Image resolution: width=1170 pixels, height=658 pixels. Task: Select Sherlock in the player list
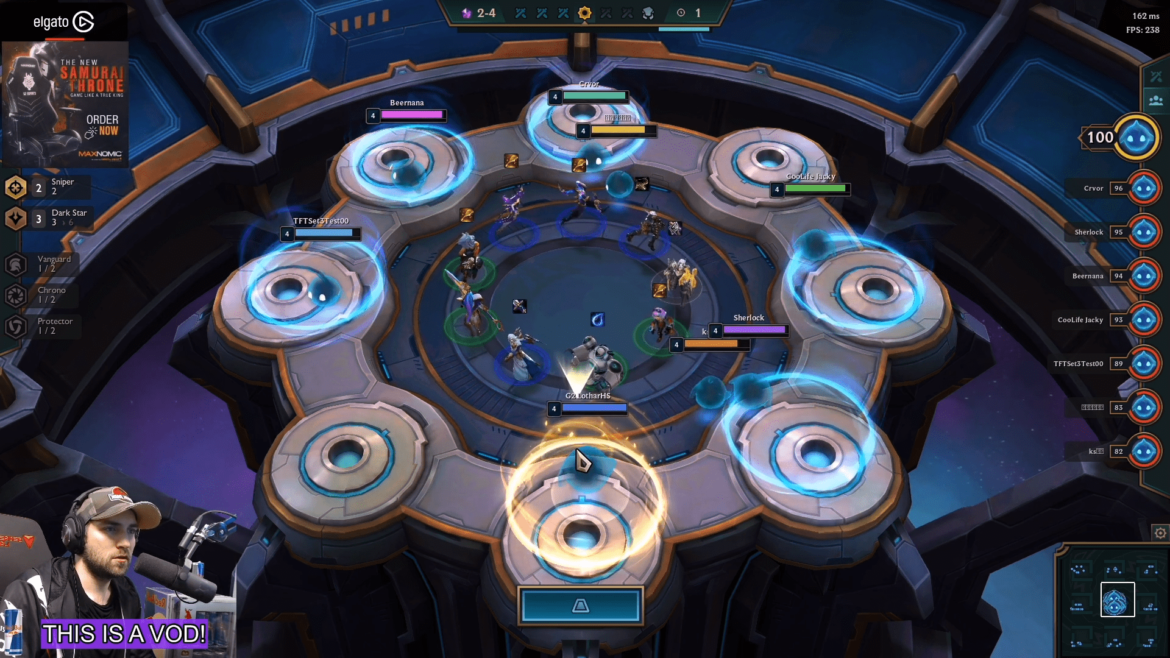1143,232
